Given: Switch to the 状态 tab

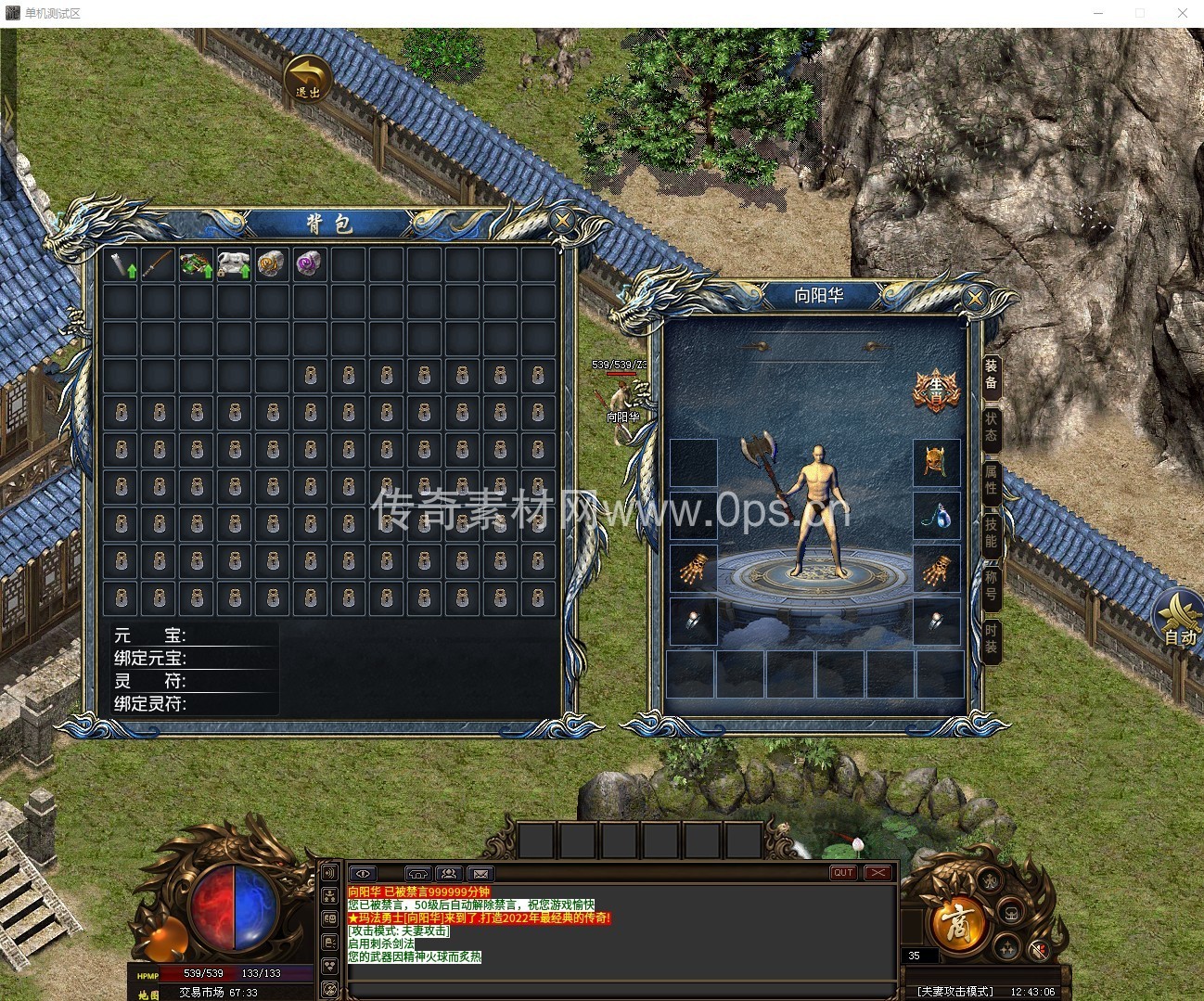Looking at the screenshot, I should [991, 426].
